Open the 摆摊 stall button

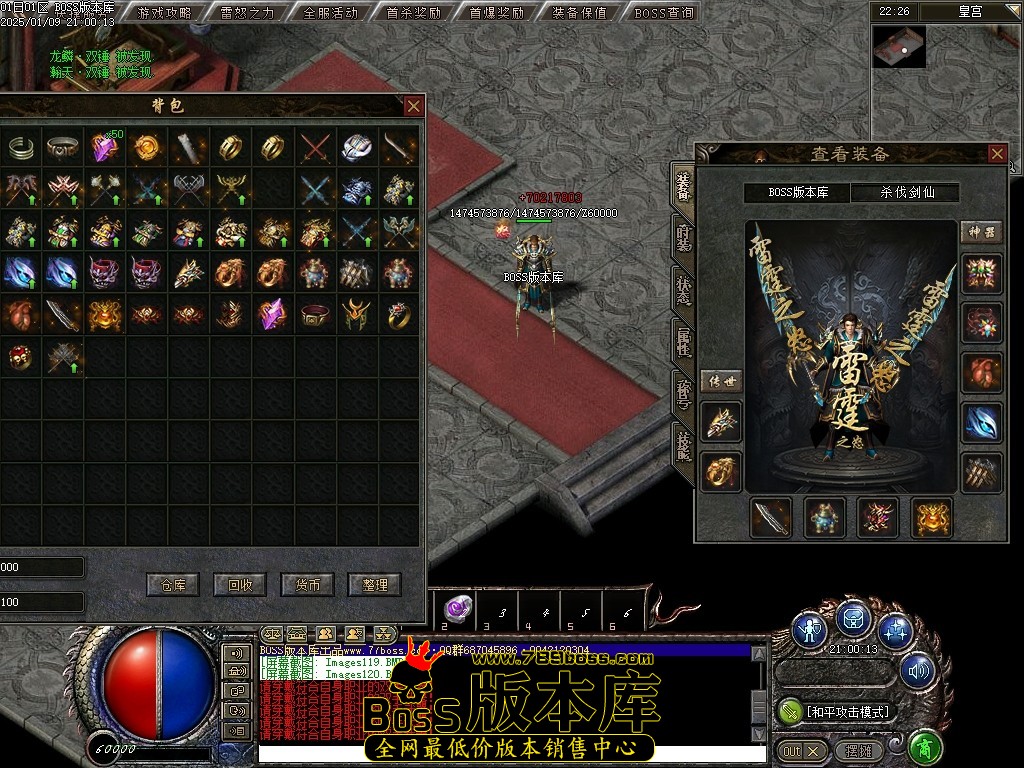[858, 750]
